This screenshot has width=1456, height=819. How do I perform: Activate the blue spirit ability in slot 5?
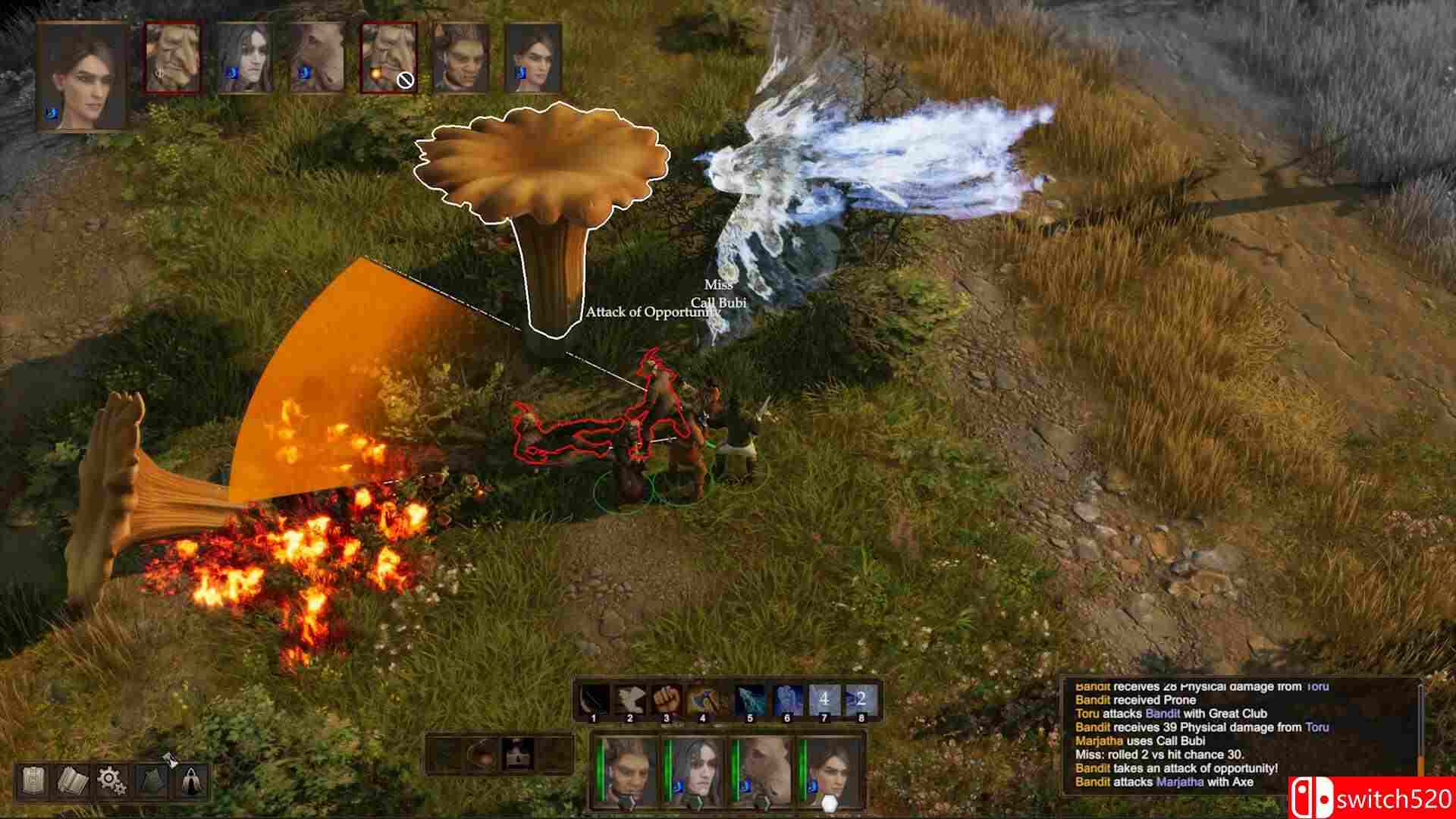(x=751, y=699)
